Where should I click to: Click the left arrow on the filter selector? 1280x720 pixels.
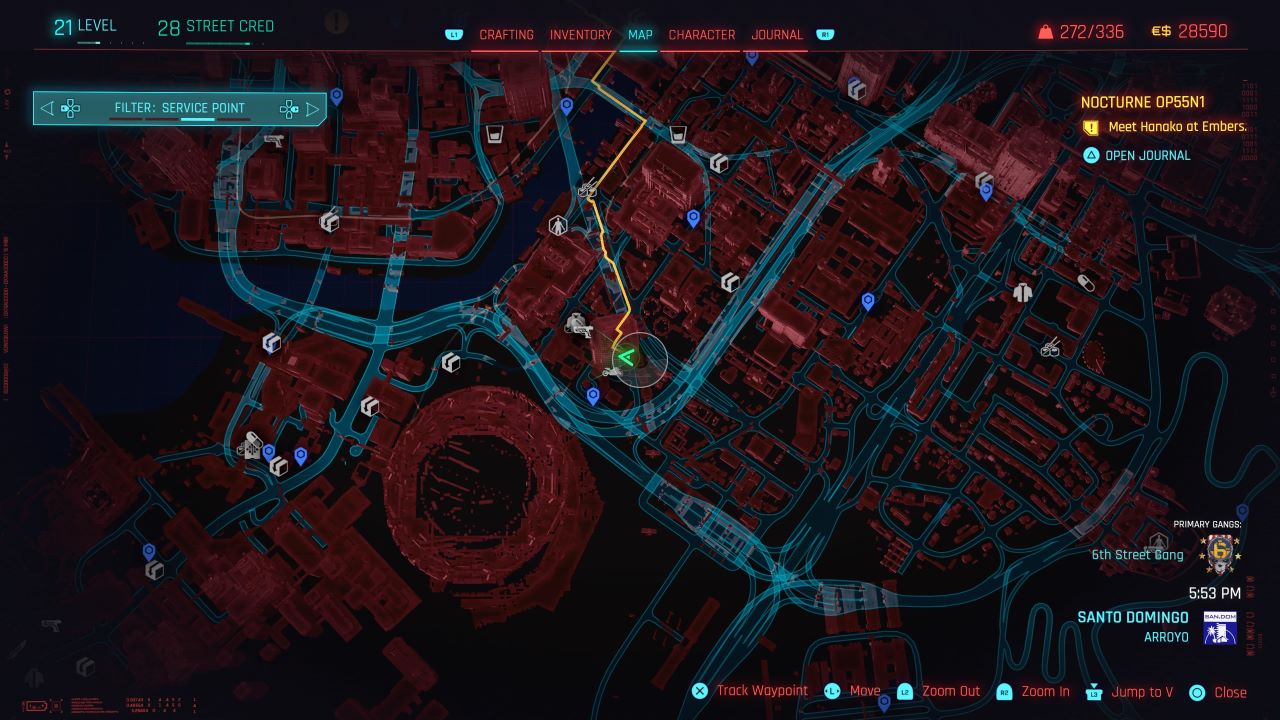pyautogui.click(x=46, y=108)
